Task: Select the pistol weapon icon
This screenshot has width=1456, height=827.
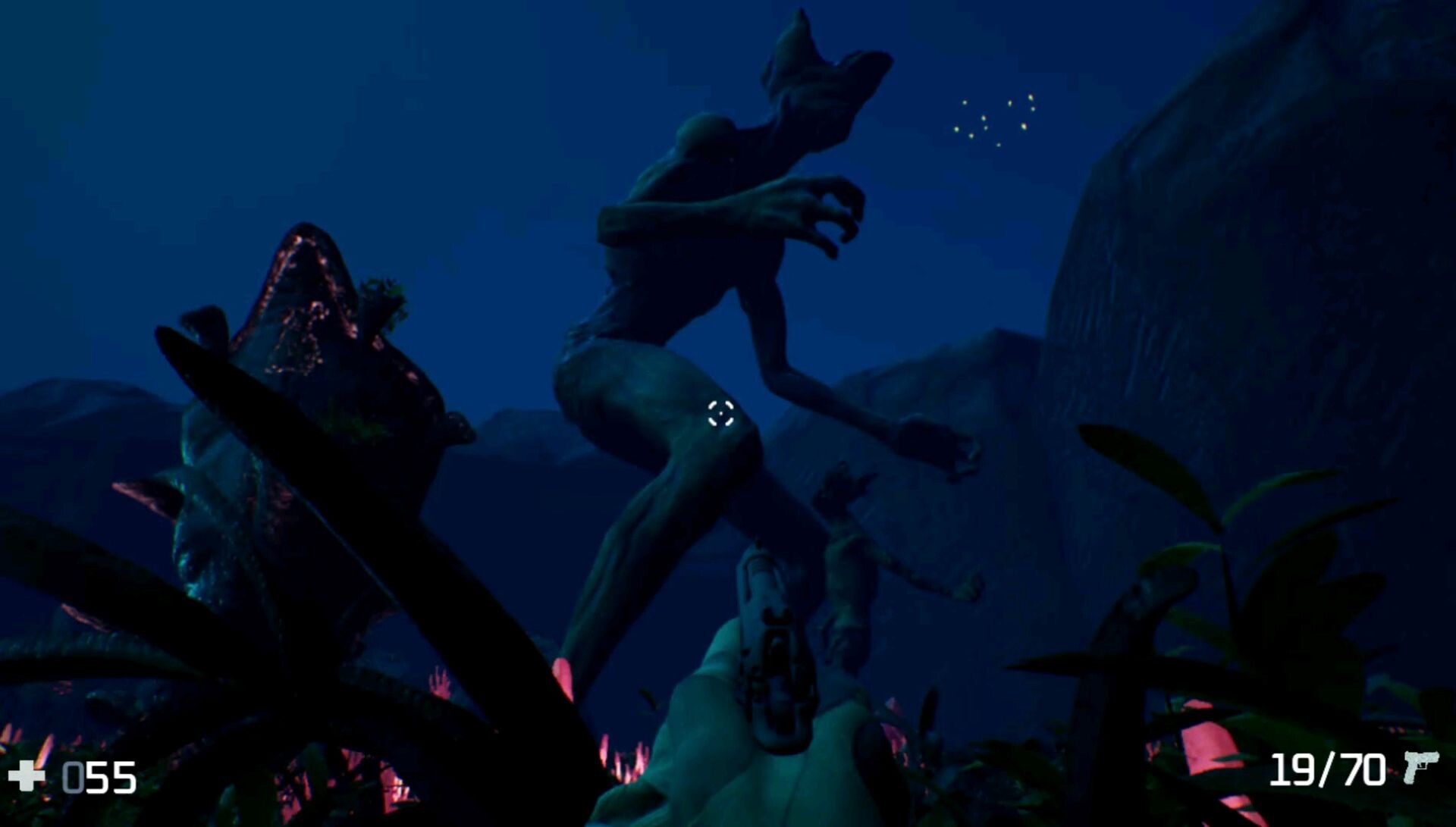Action: tap(1420, 767)
